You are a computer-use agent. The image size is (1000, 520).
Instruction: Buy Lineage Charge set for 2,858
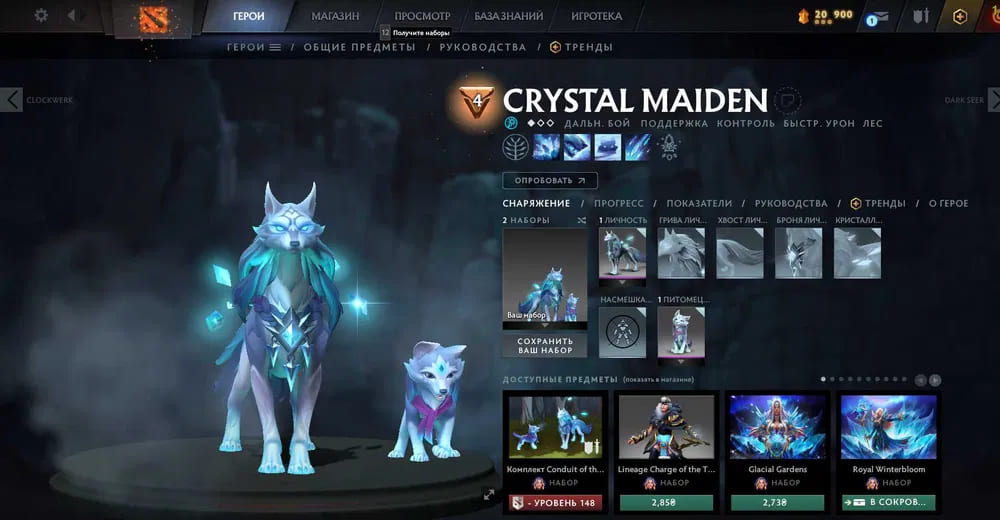pos(665,502)
